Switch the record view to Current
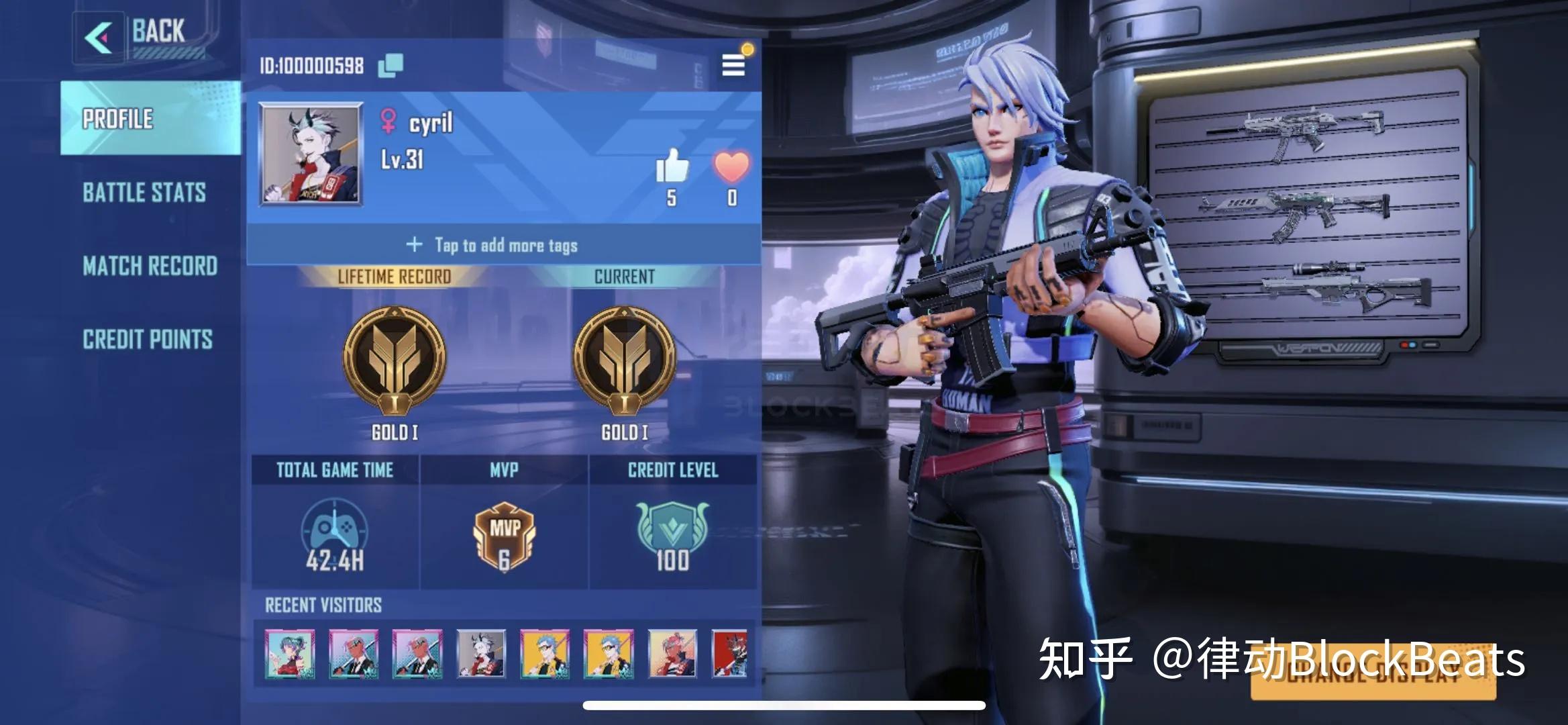 coord(625,275)
